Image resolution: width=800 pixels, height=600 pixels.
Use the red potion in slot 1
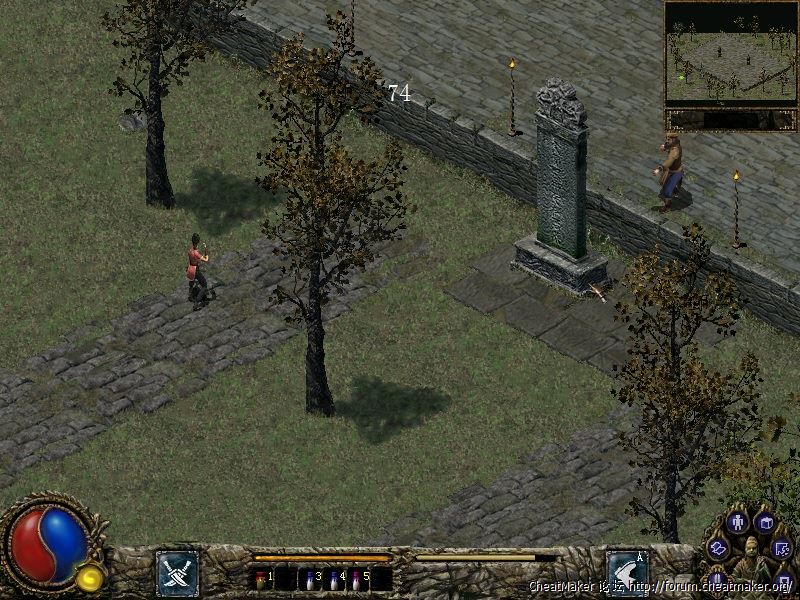(262, 578)
